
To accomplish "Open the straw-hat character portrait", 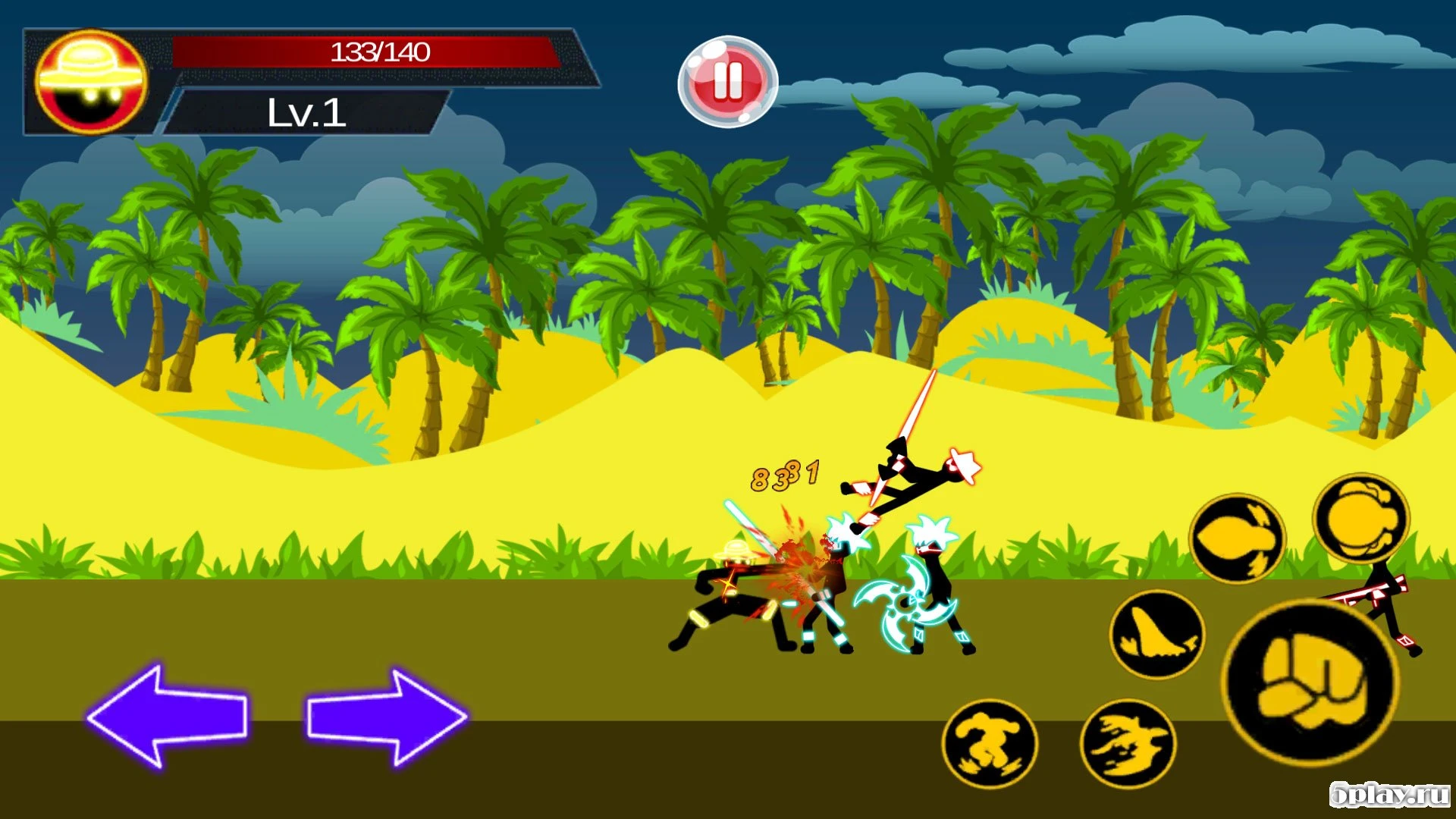I will (x=90, y=81).
